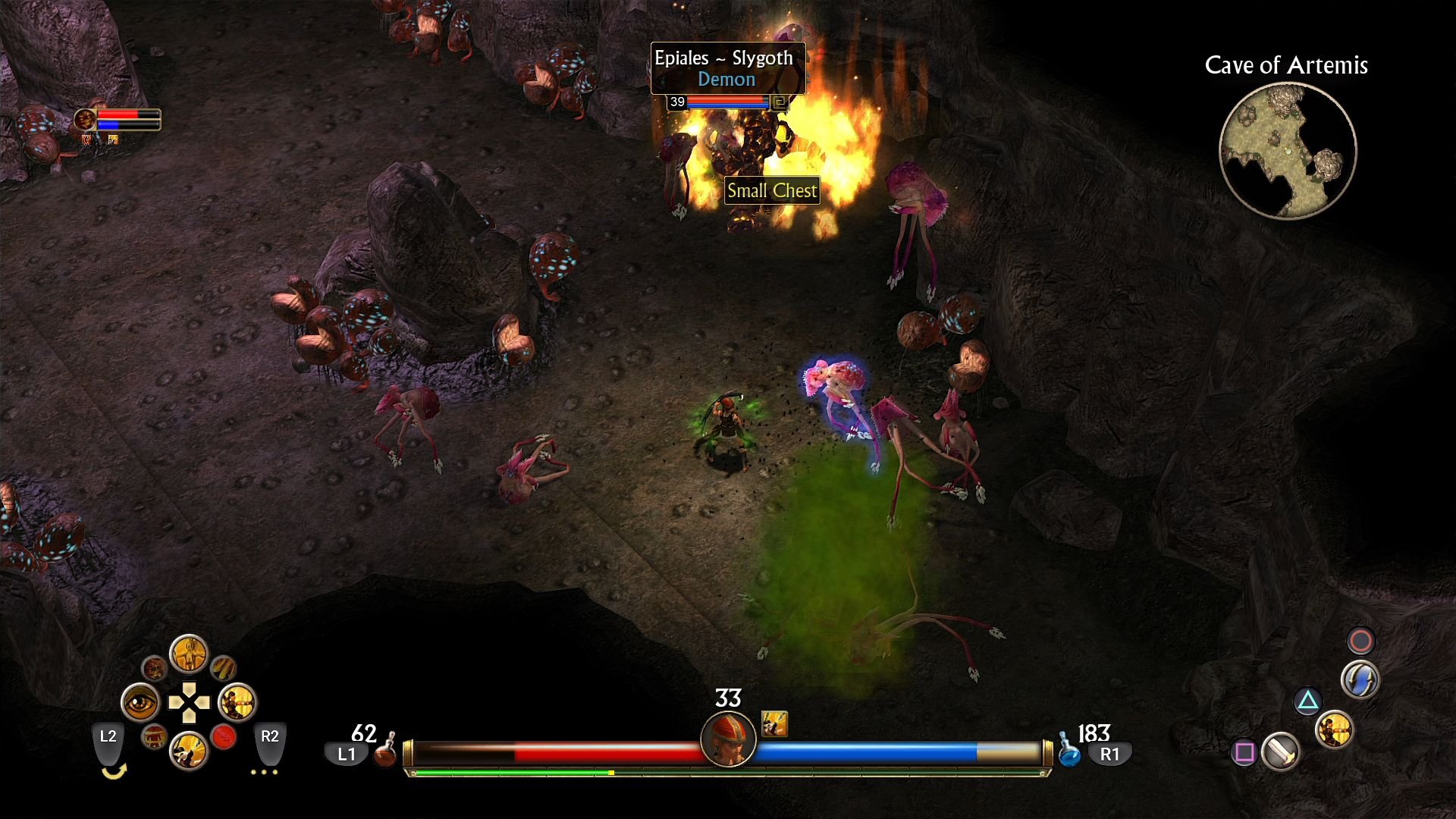Click the blue weapon-swap arrows icon
Image resolution: width=1456 pixels, height=819 pixels.
(x=1360, y=679)
